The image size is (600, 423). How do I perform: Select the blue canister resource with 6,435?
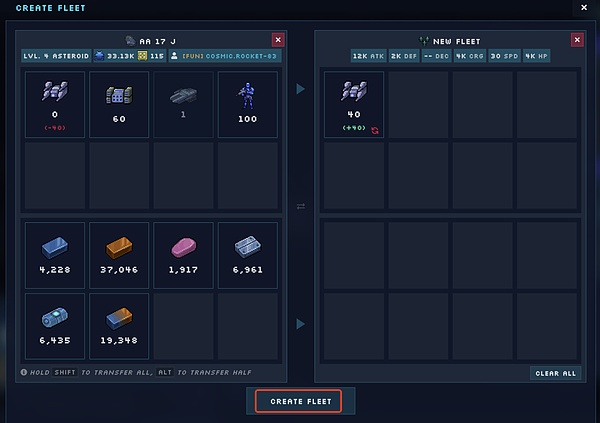coord(55,324)
